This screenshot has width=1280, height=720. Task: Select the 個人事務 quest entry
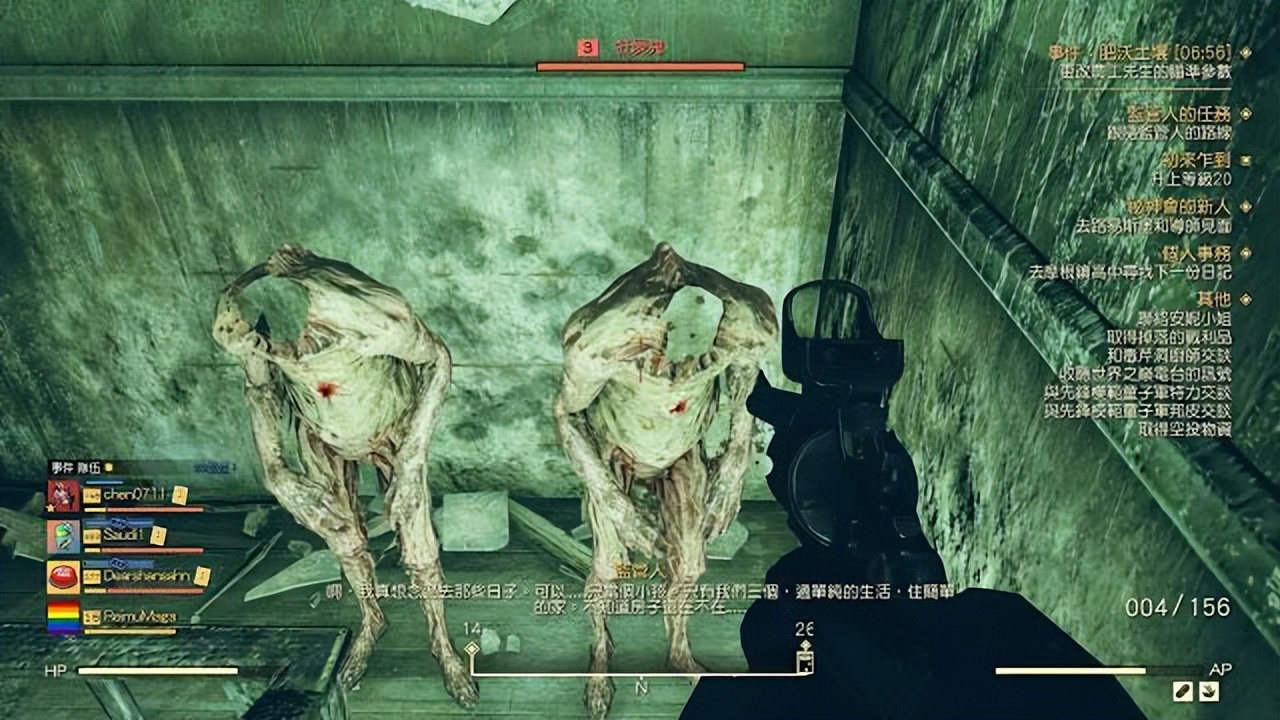1197,254
